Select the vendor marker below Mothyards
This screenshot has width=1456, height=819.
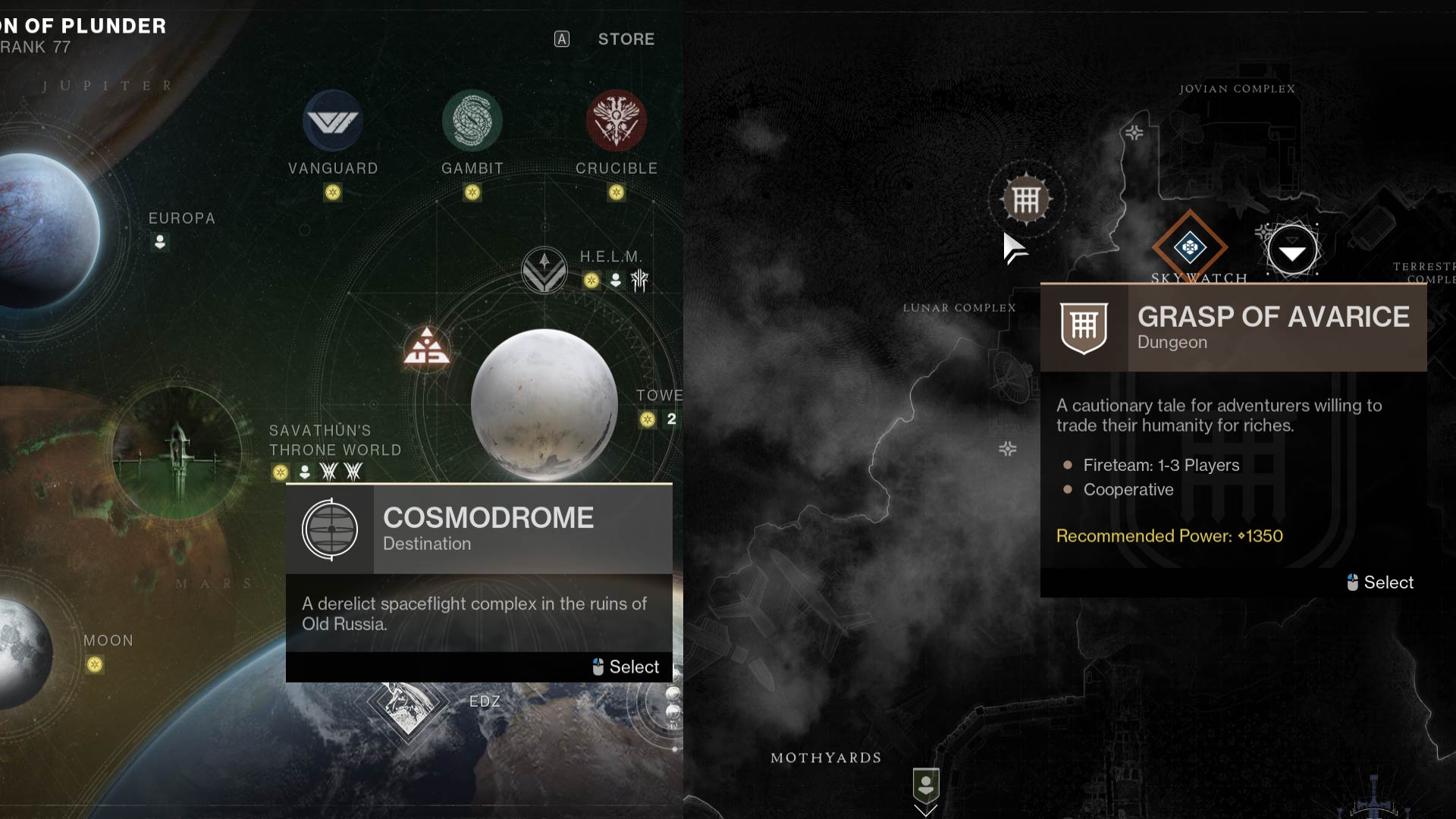tap(926, 786)
